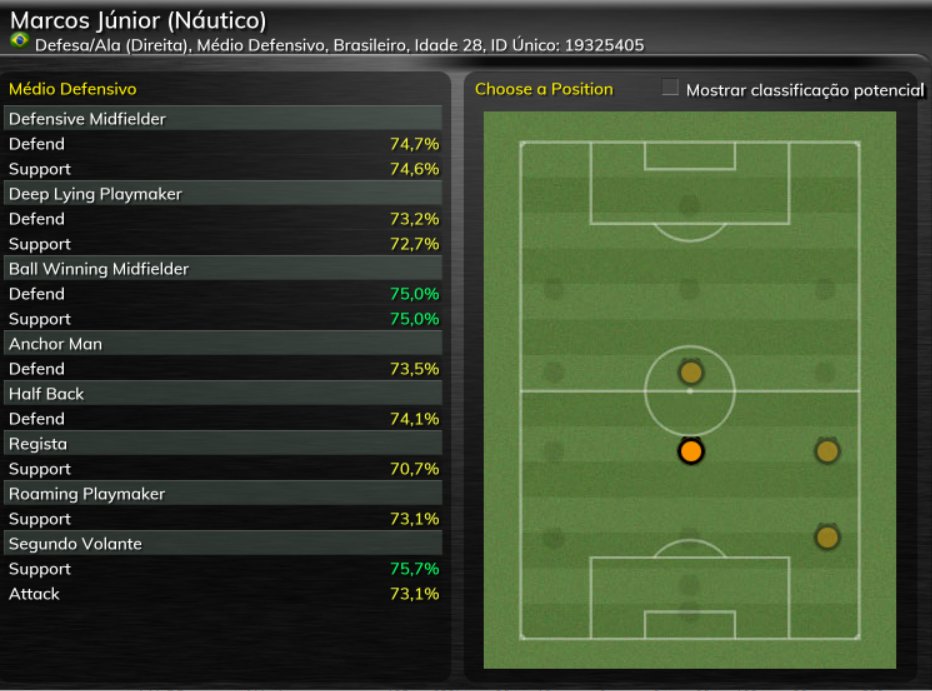Select the right full-back position marker
Viewport: 932px width, 691px height.
(826, 537)
